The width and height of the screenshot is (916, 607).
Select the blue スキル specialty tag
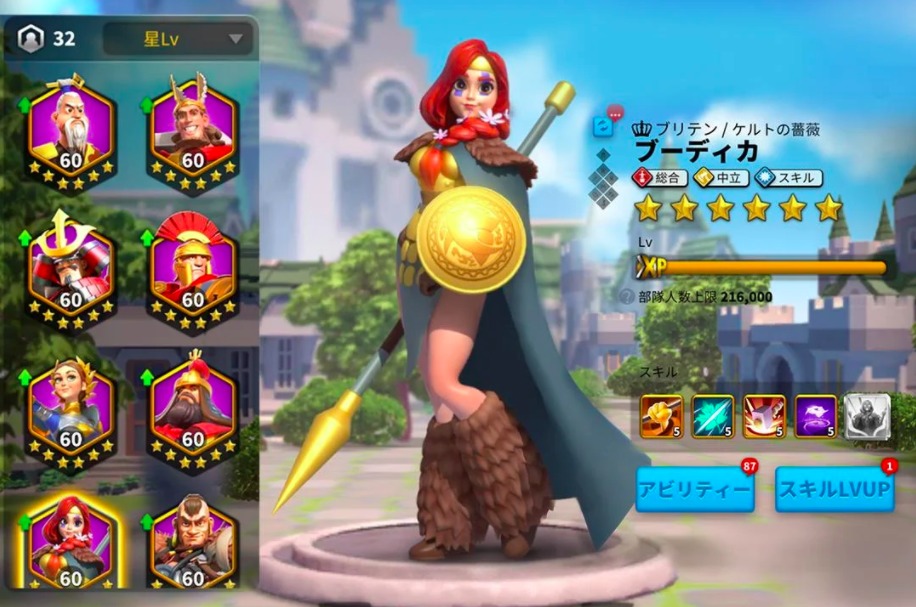[x=790, y=178]
